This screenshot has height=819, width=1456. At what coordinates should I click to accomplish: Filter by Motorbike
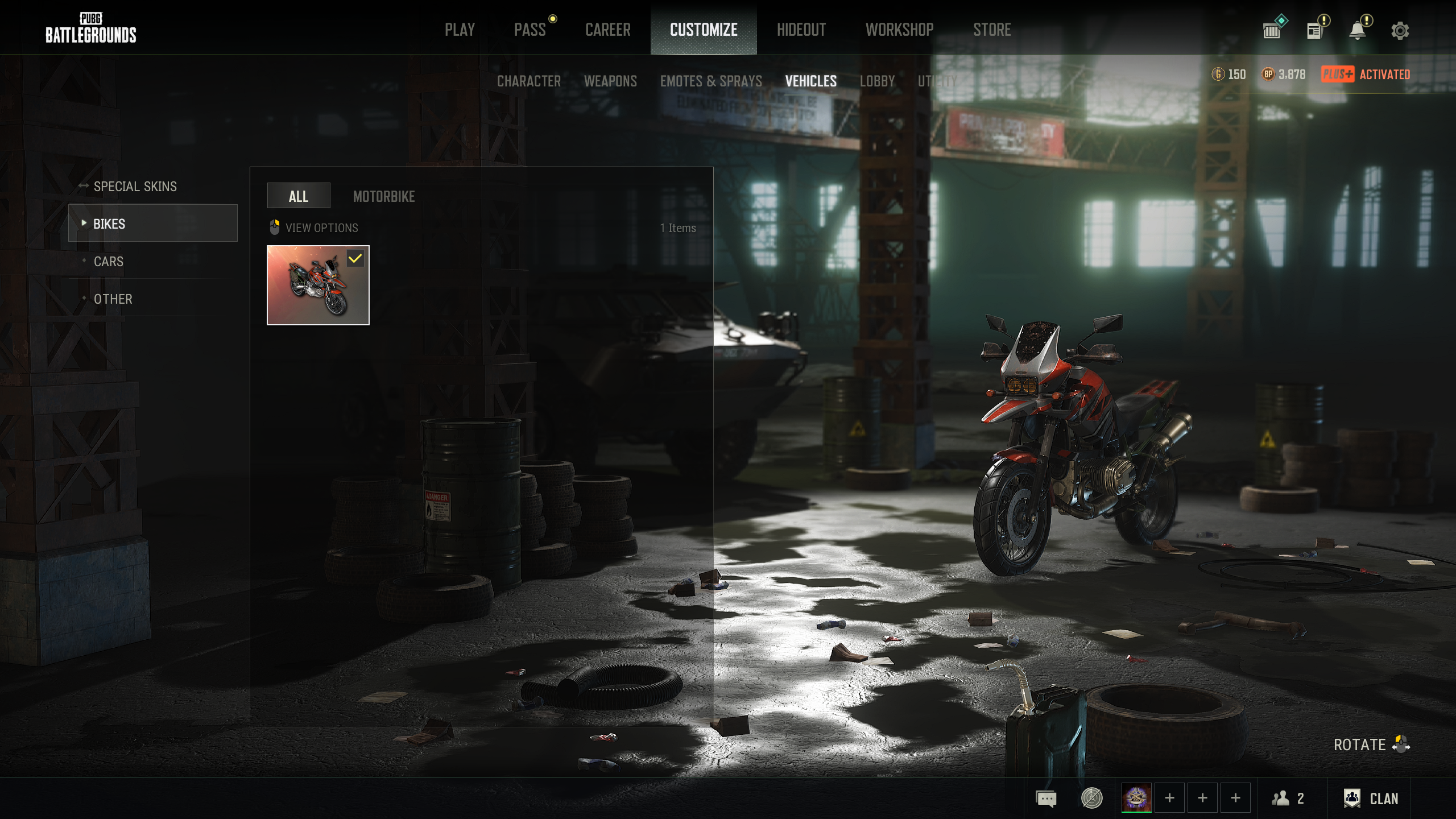pyautogui.click(x=383, y=196)
